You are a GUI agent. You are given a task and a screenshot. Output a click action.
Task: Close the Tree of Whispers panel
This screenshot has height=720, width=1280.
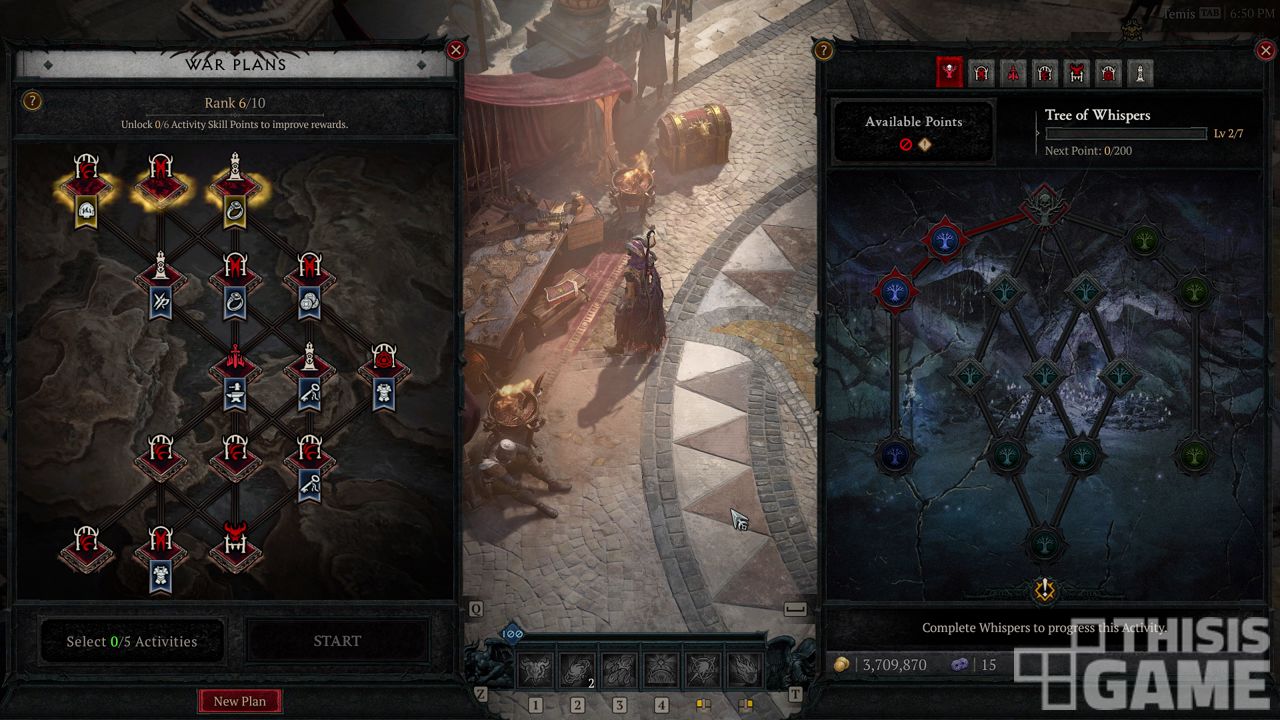tap(1264, 50)
